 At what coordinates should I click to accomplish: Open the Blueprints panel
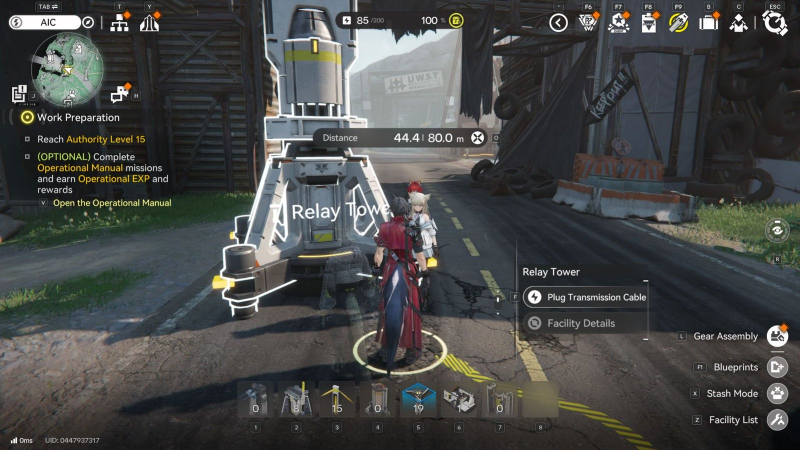(776, 367)
